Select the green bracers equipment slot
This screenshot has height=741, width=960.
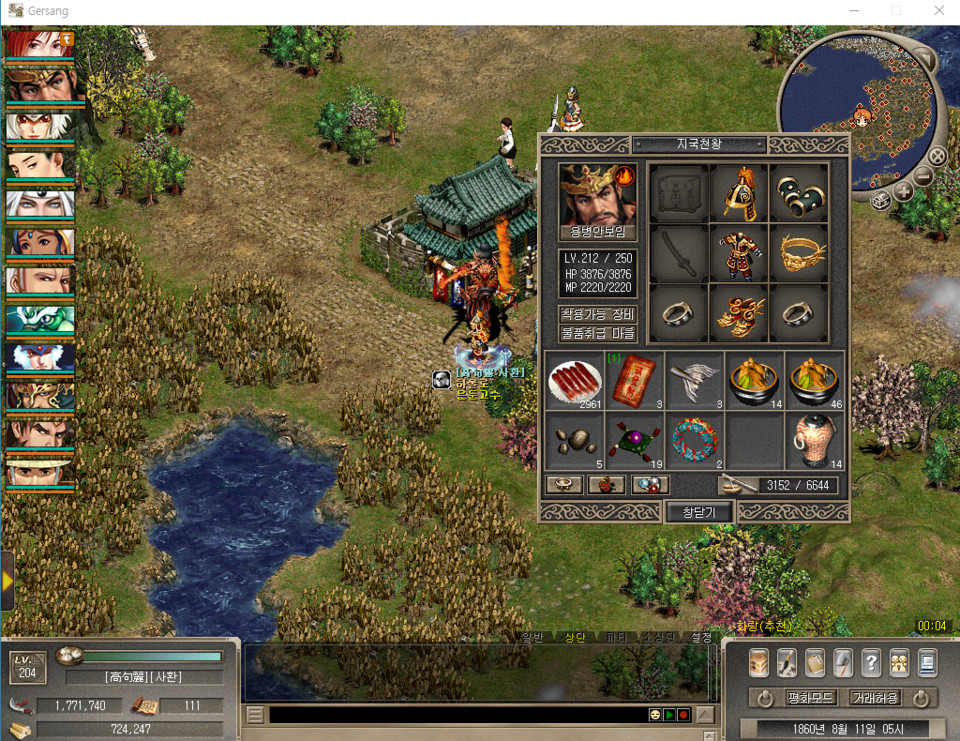798,193
